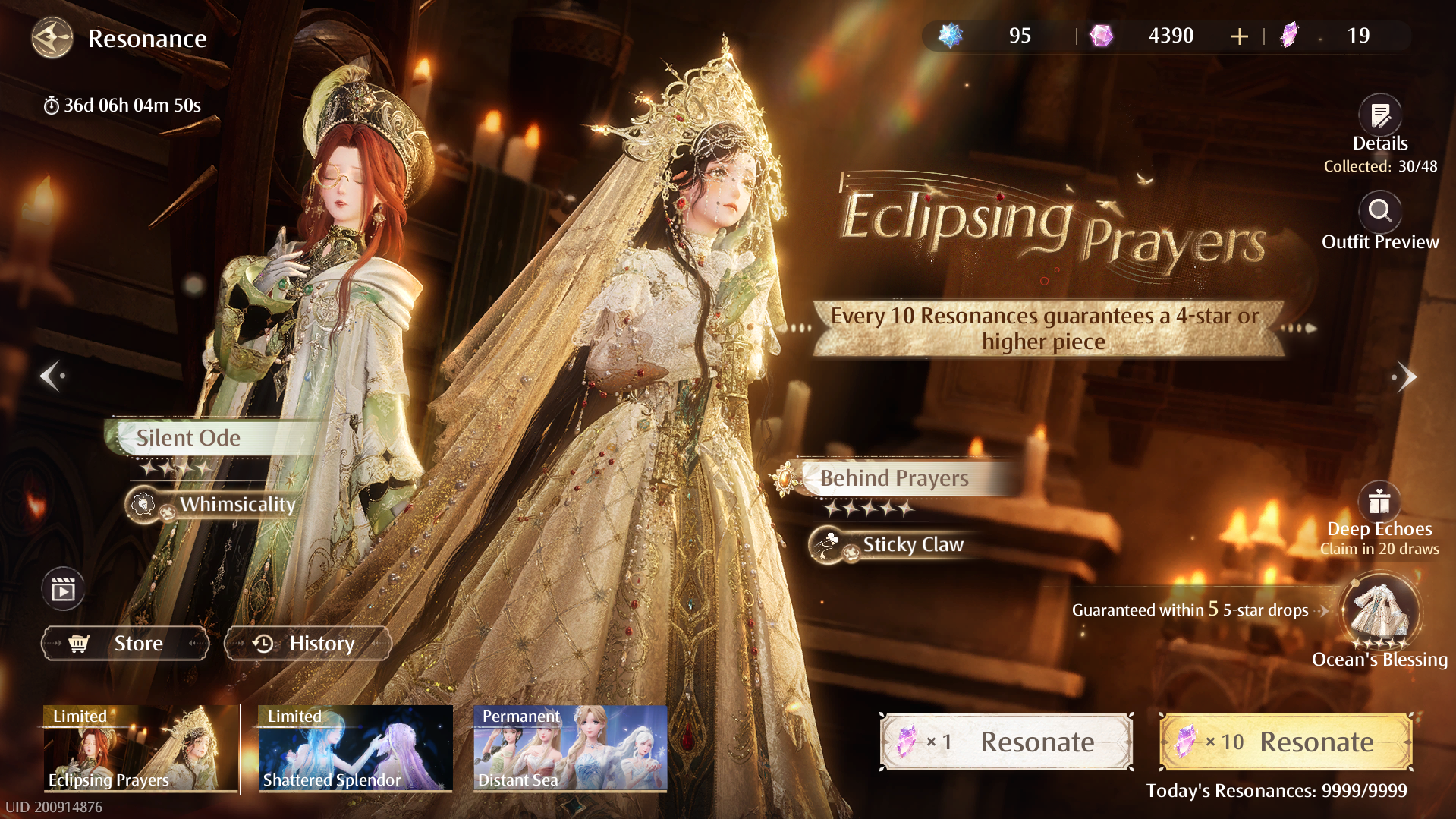The height and width of the screenshot is (819, 1456).
Task: Resonate ten times with x10 button
Action: coord(1285,742)
